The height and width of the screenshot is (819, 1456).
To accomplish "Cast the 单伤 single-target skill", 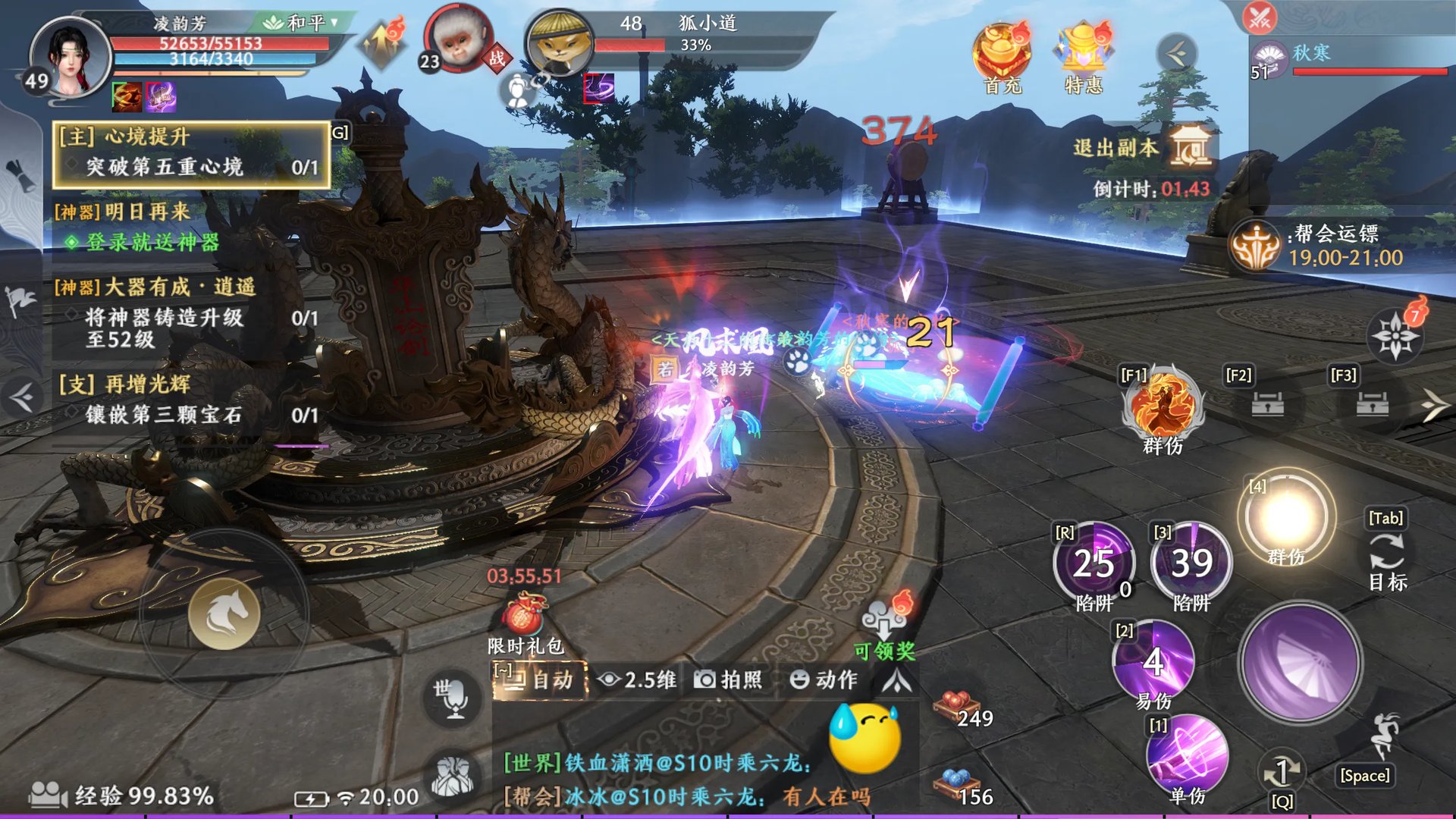I will 1187,755.
